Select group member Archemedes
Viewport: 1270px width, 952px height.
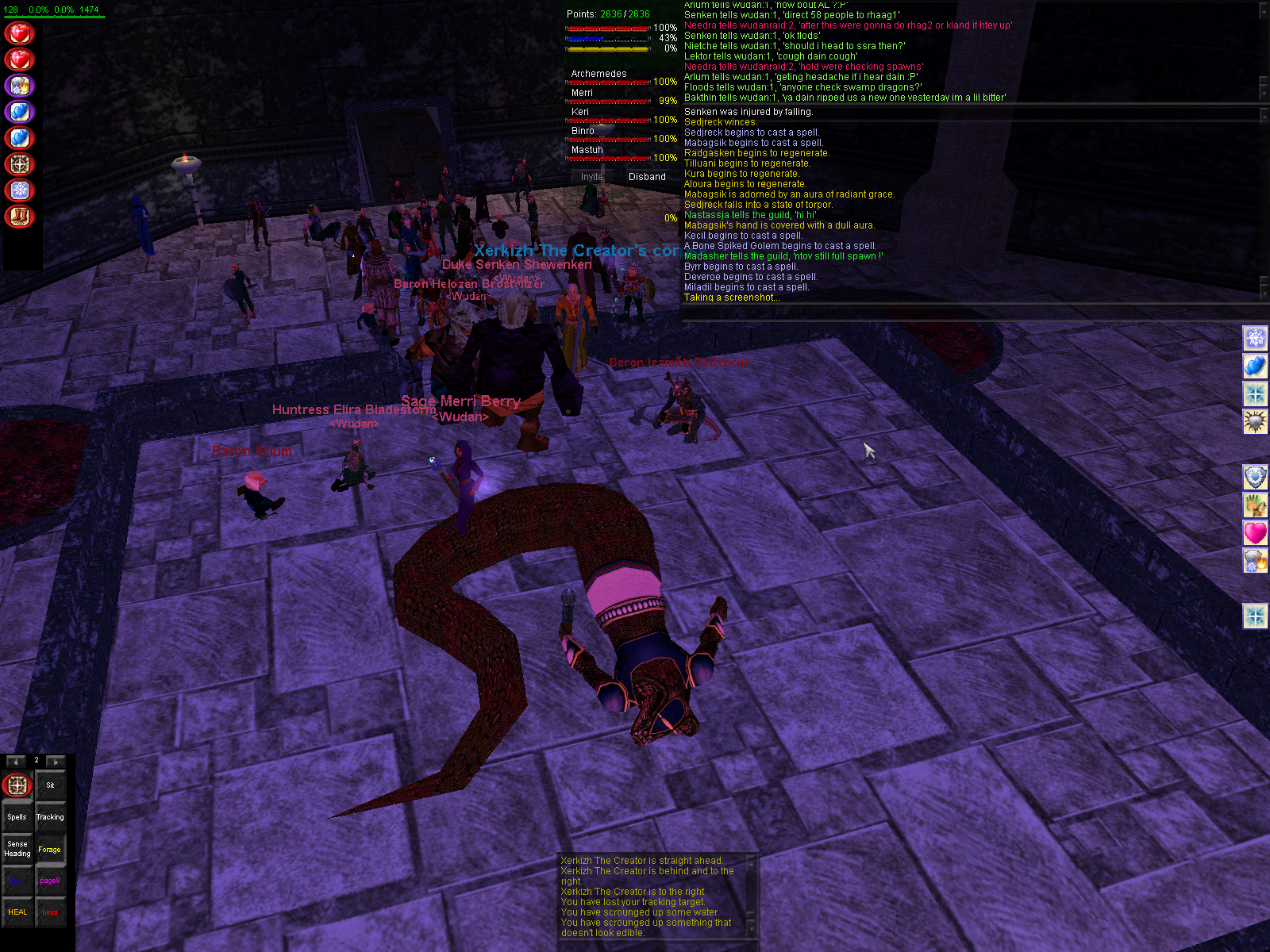point(599,74)
